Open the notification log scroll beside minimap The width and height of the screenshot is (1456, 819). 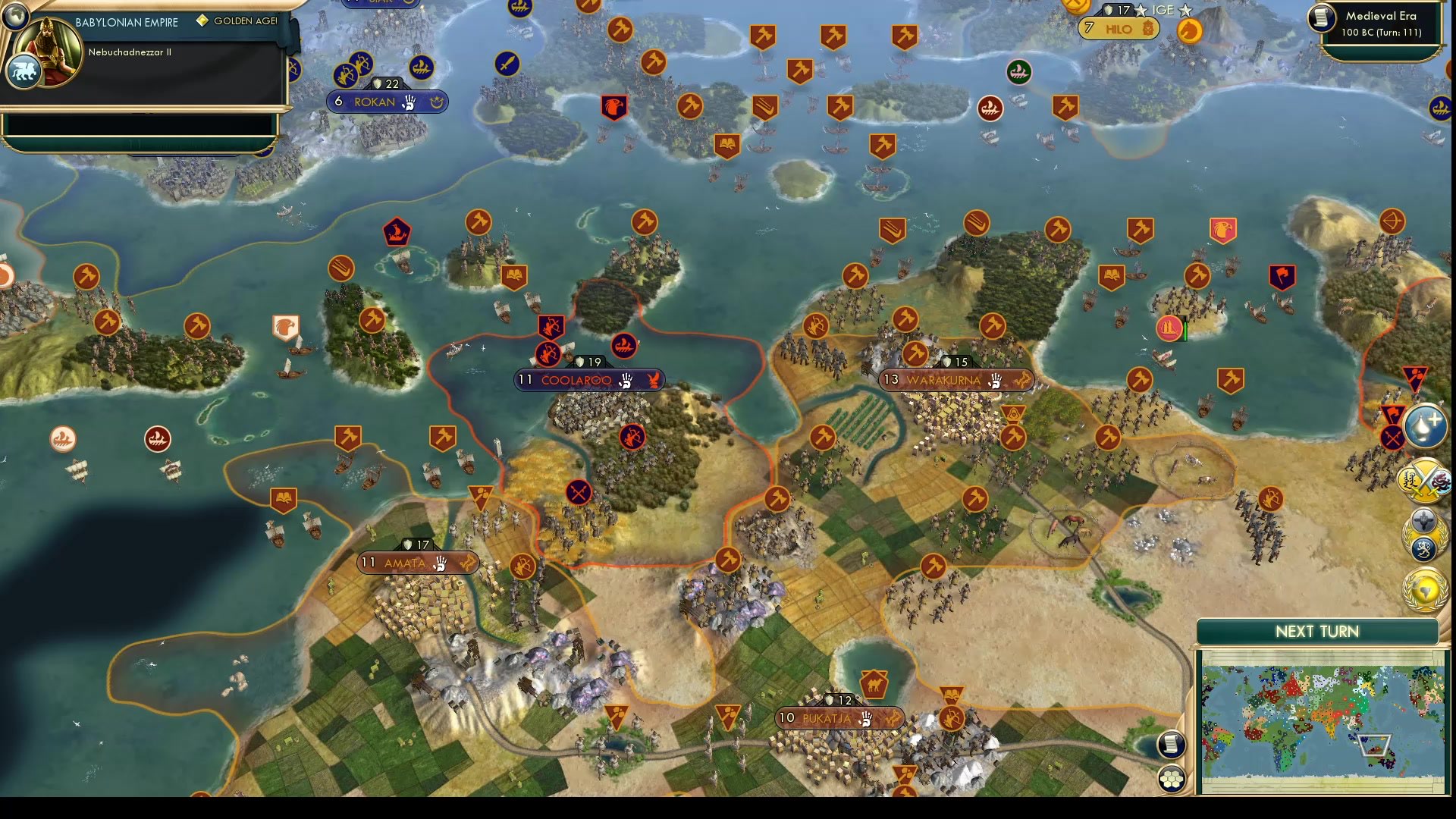1170,745
